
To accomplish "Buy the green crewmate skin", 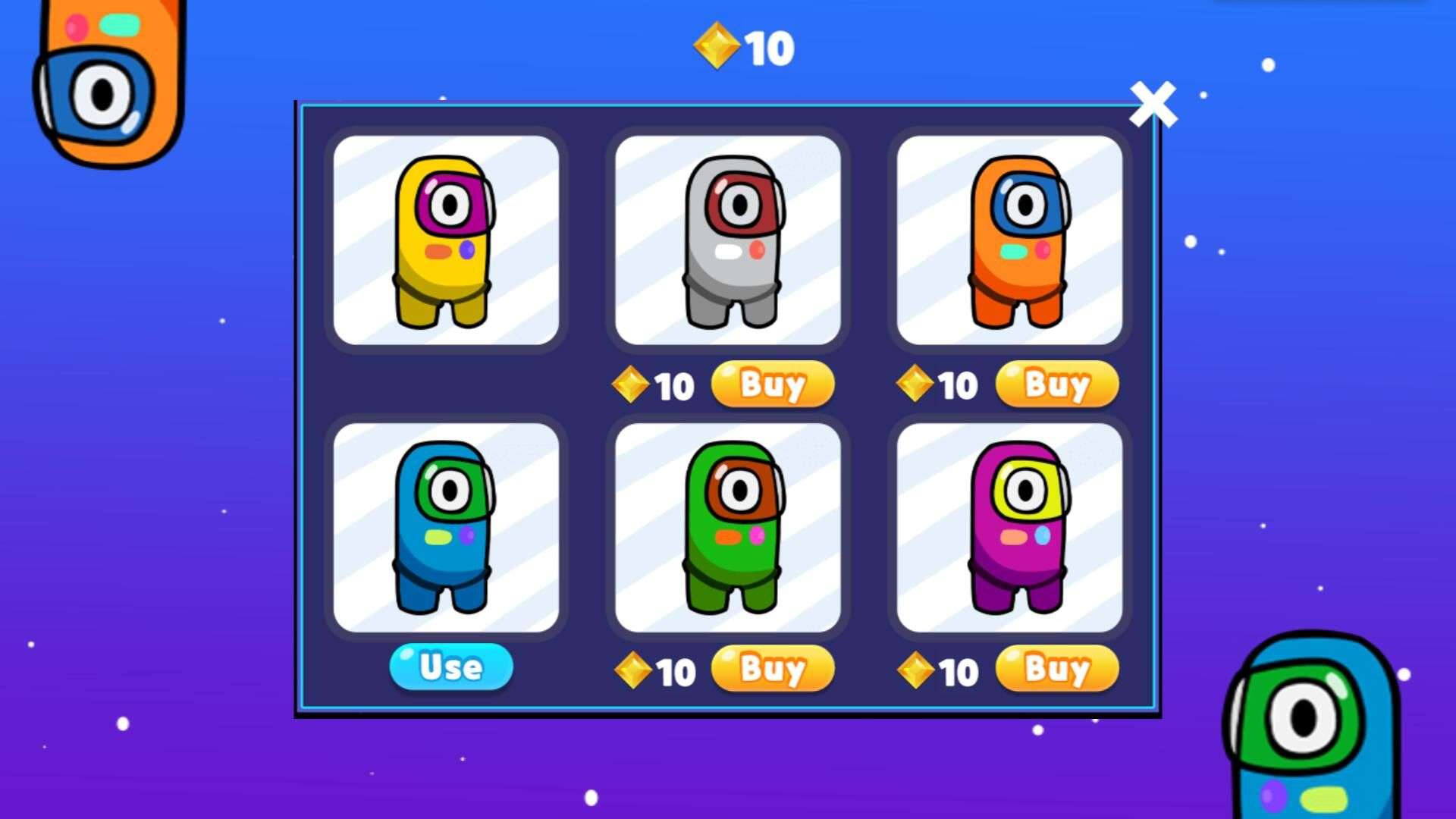I will pyautogui.click(x=772, y=668).
